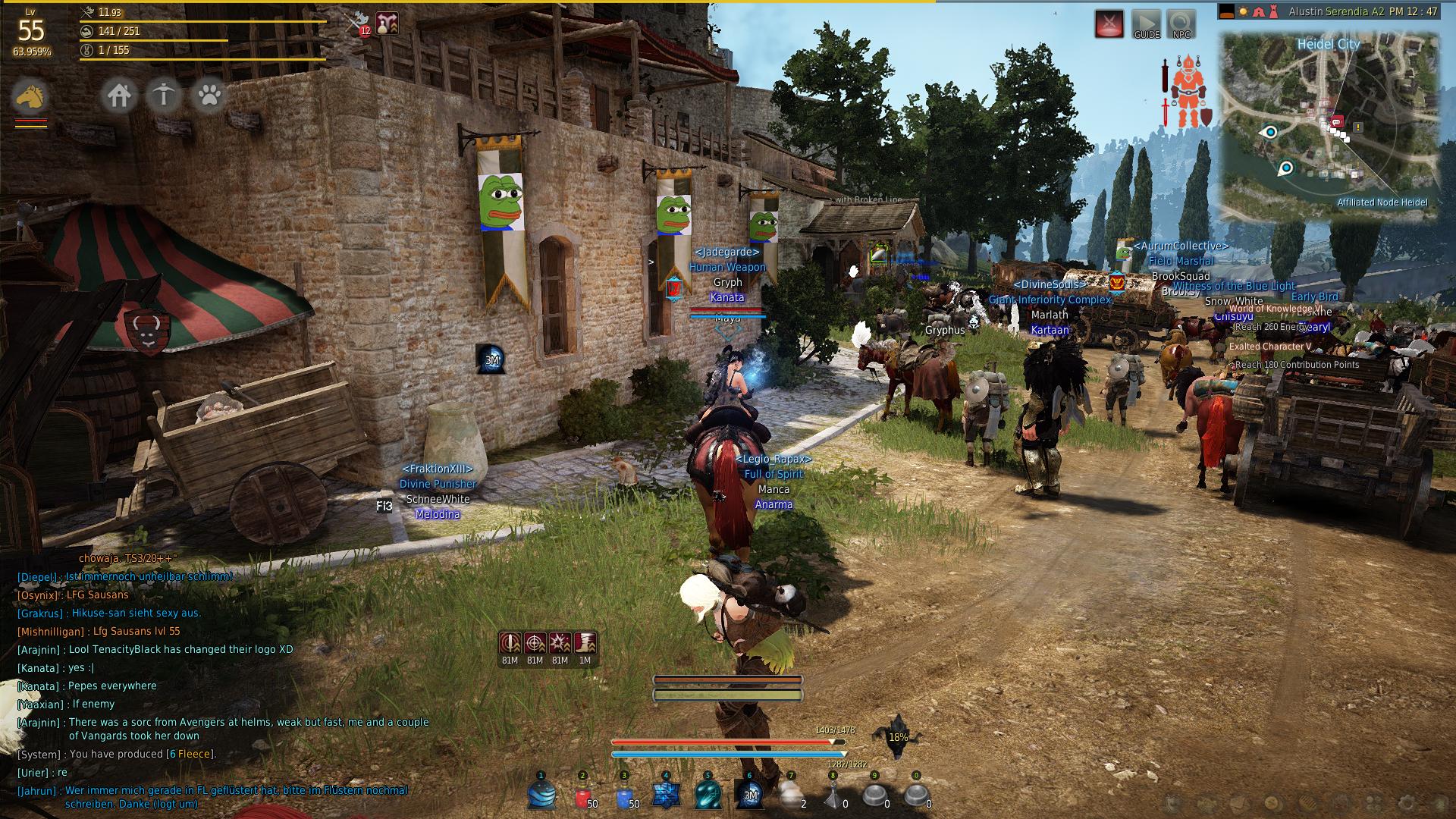Activate the blue swirl orb in slot 1

pyautogui.click(x=541, y=795)
